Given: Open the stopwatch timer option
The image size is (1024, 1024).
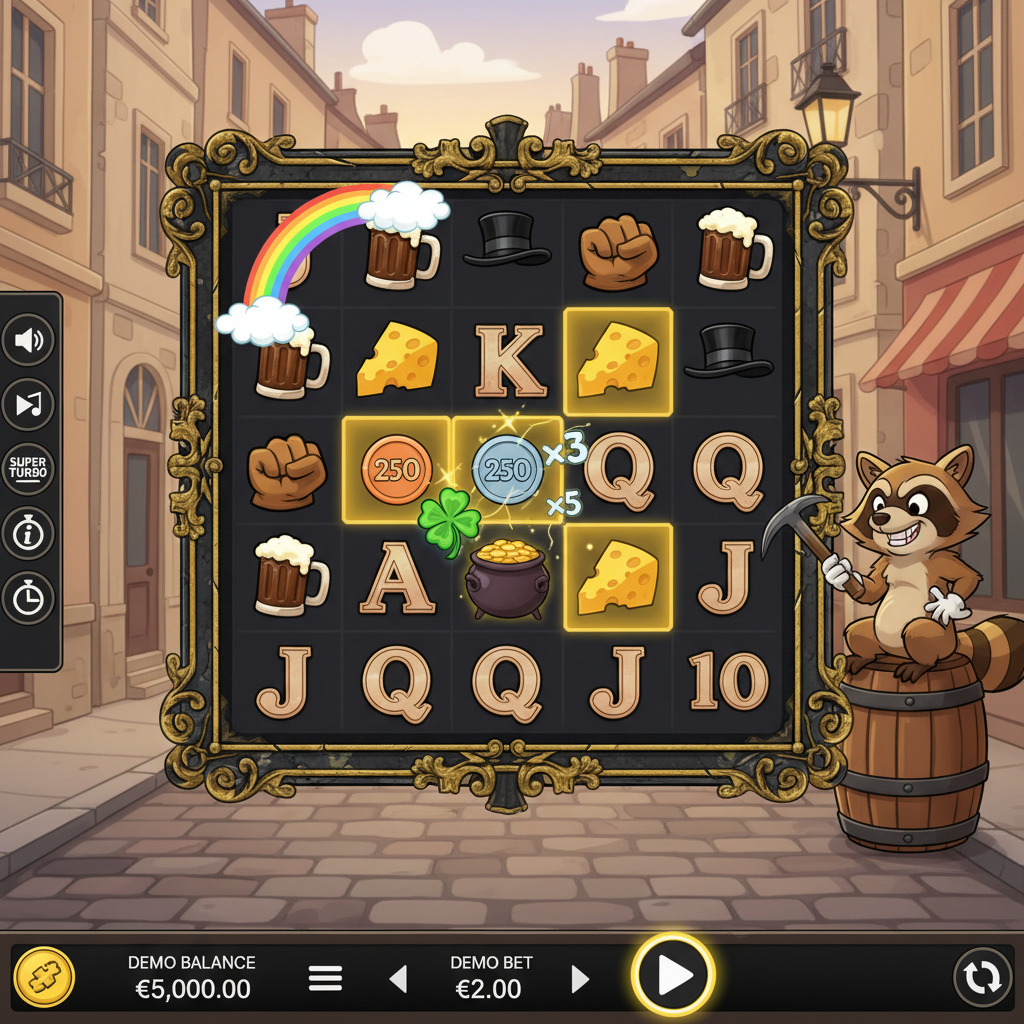Looking at the screenshot, I should tap(28, 598).
